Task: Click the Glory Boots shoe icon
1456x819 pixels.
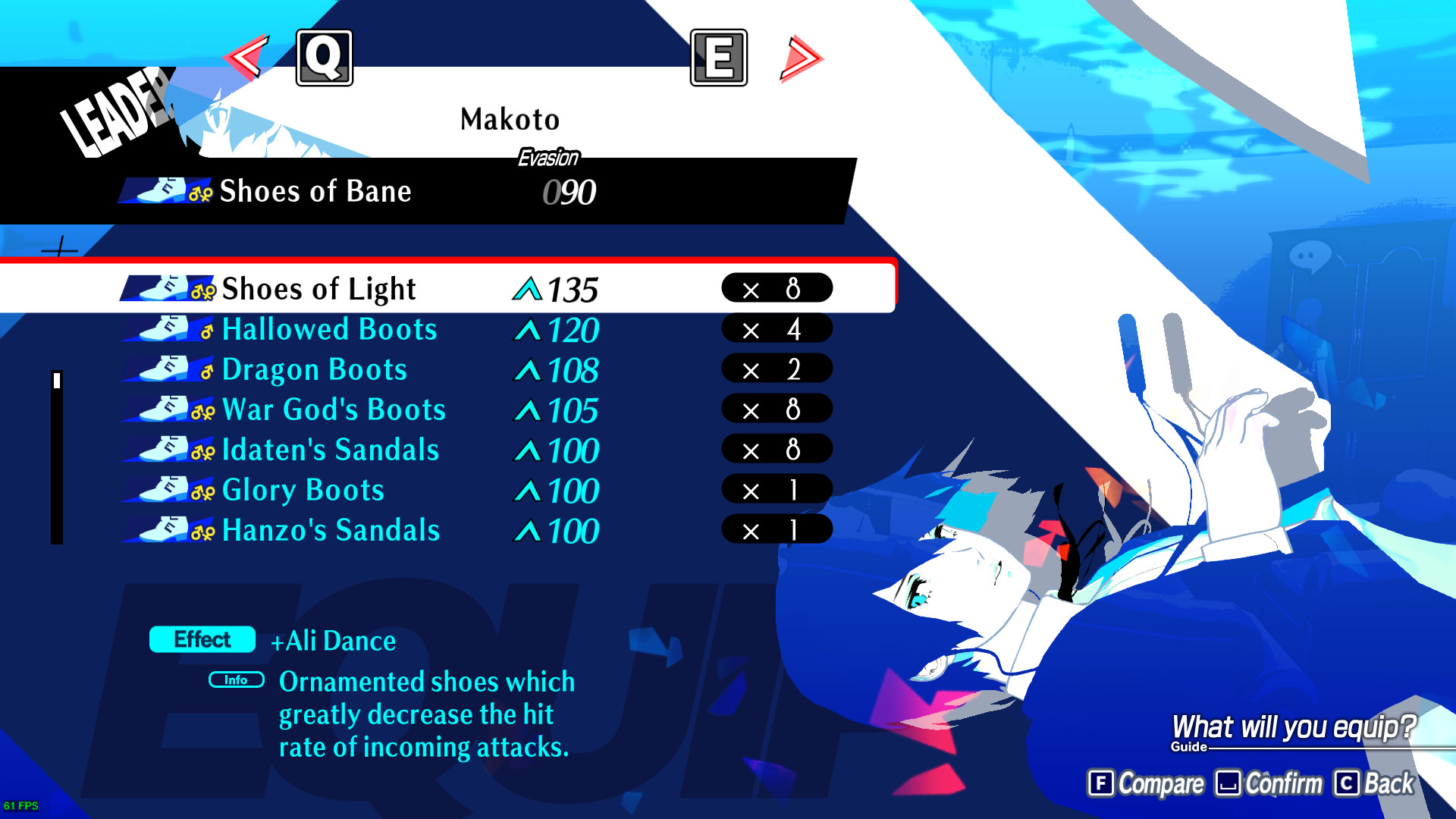Action: [x=163, y=490]
